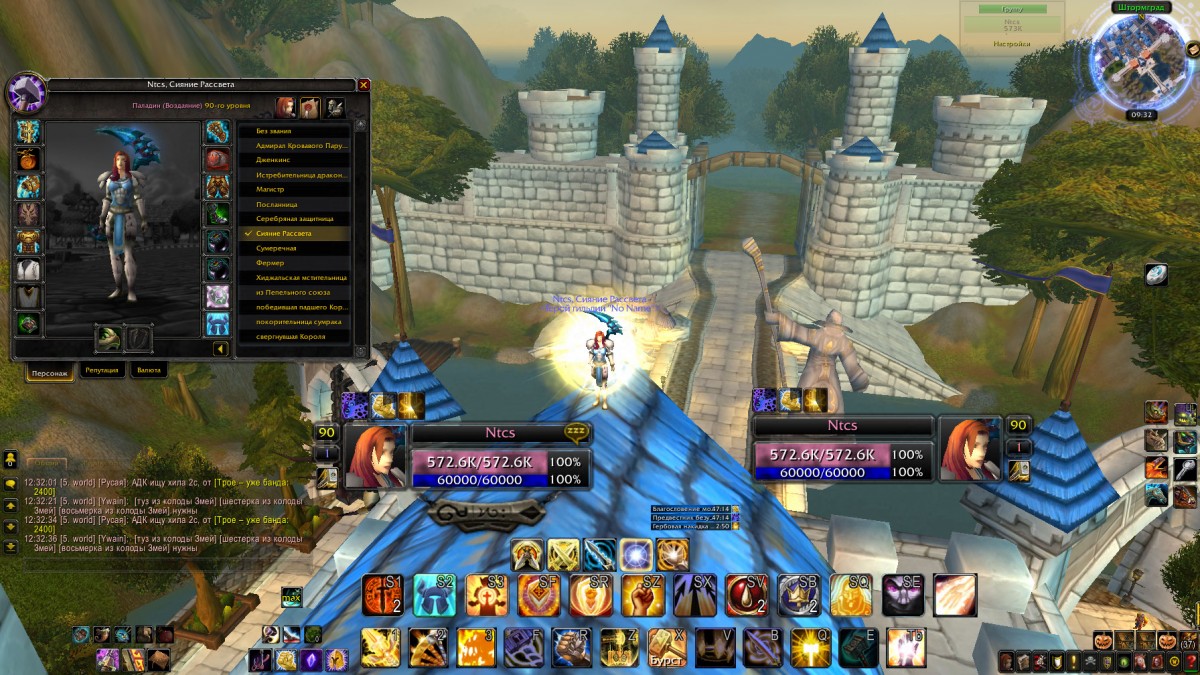Select the Персонаж tab
Viewport: 1200px width, 675px height.
pos(50,371)
